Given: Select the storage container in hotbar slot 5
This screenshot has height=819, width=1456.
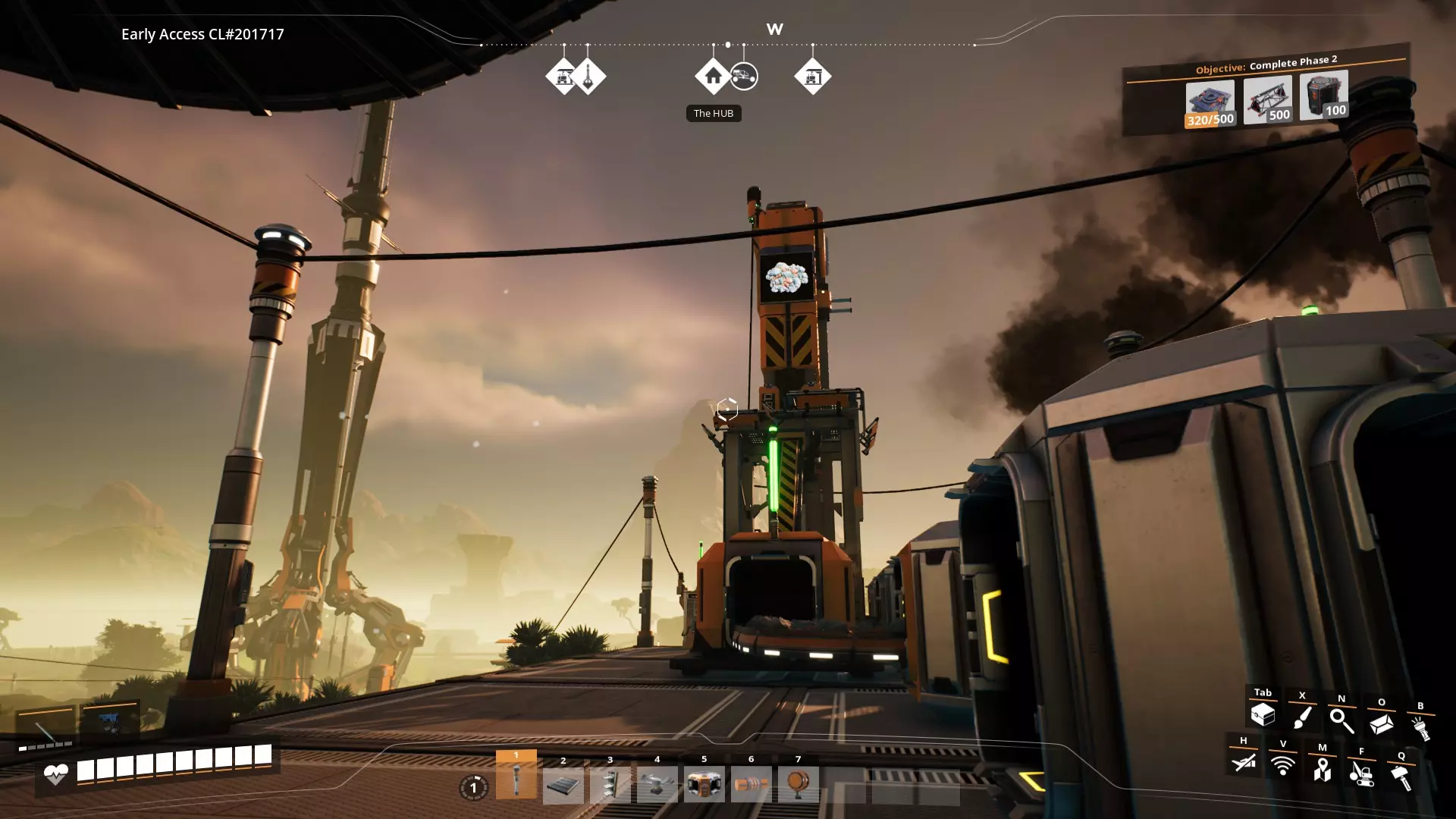Looking at the screenshot, I should click(x=704, y=785).
